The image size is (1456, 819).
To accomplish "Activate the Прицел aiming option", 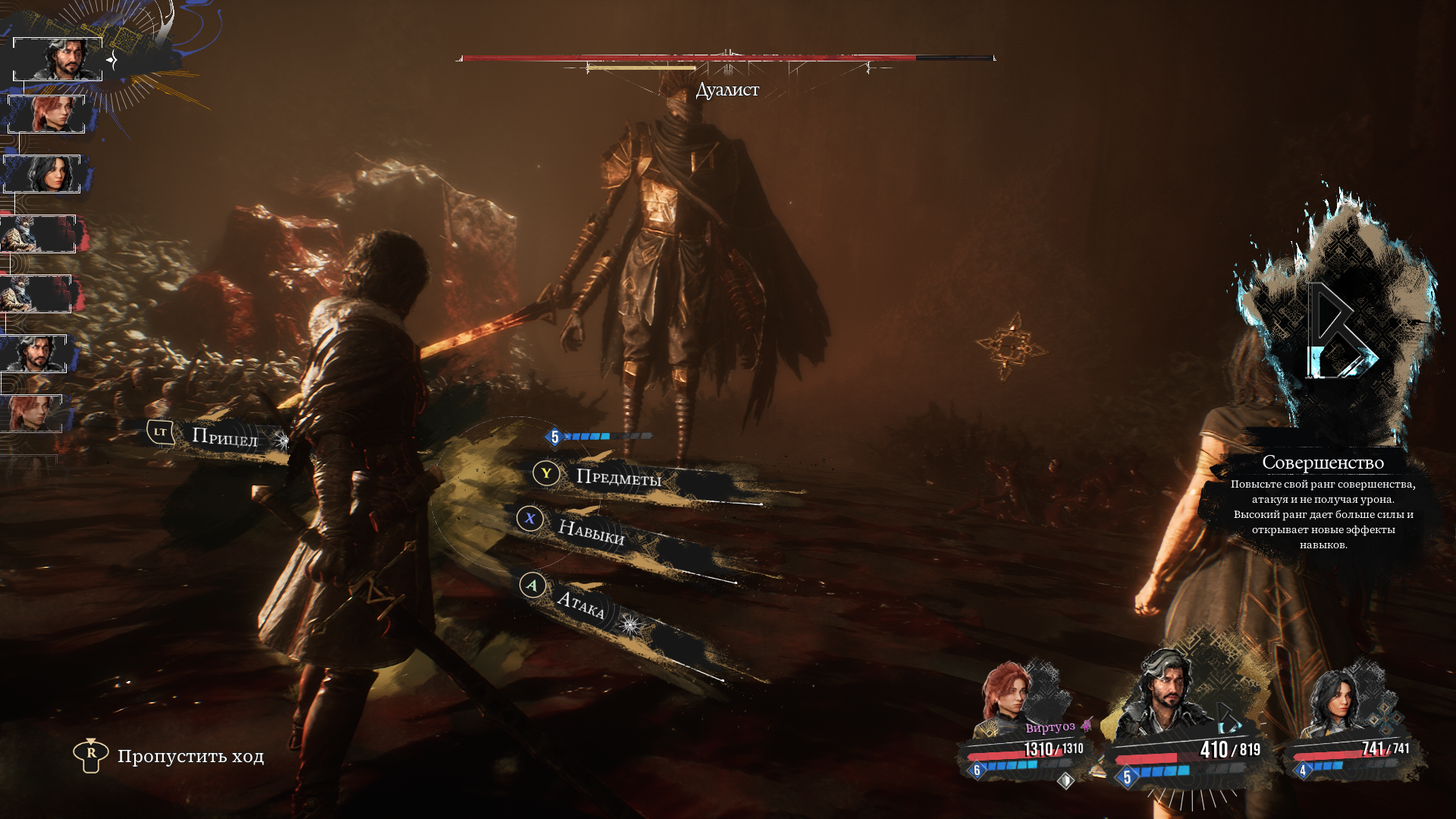I will point(224,436).
